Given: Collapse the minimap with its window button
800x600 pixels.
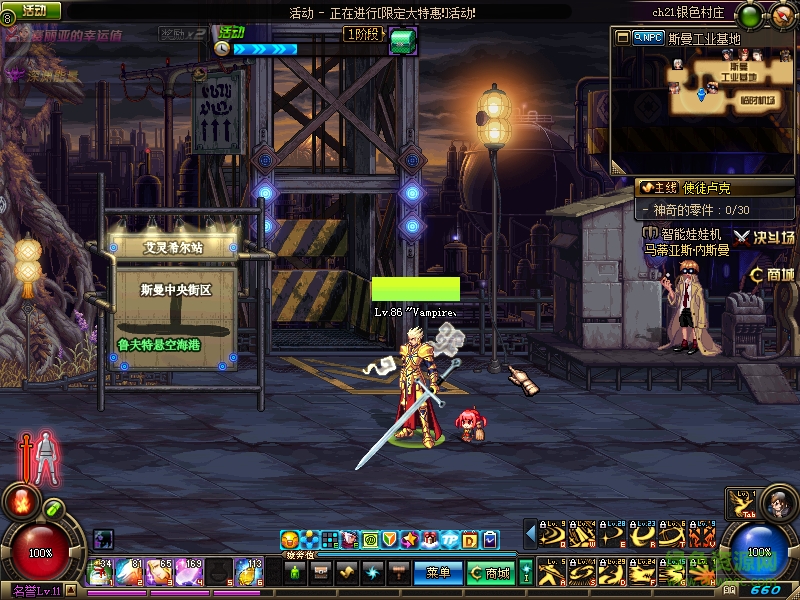Looking at the screenshot, I should [x=623, y=38].
